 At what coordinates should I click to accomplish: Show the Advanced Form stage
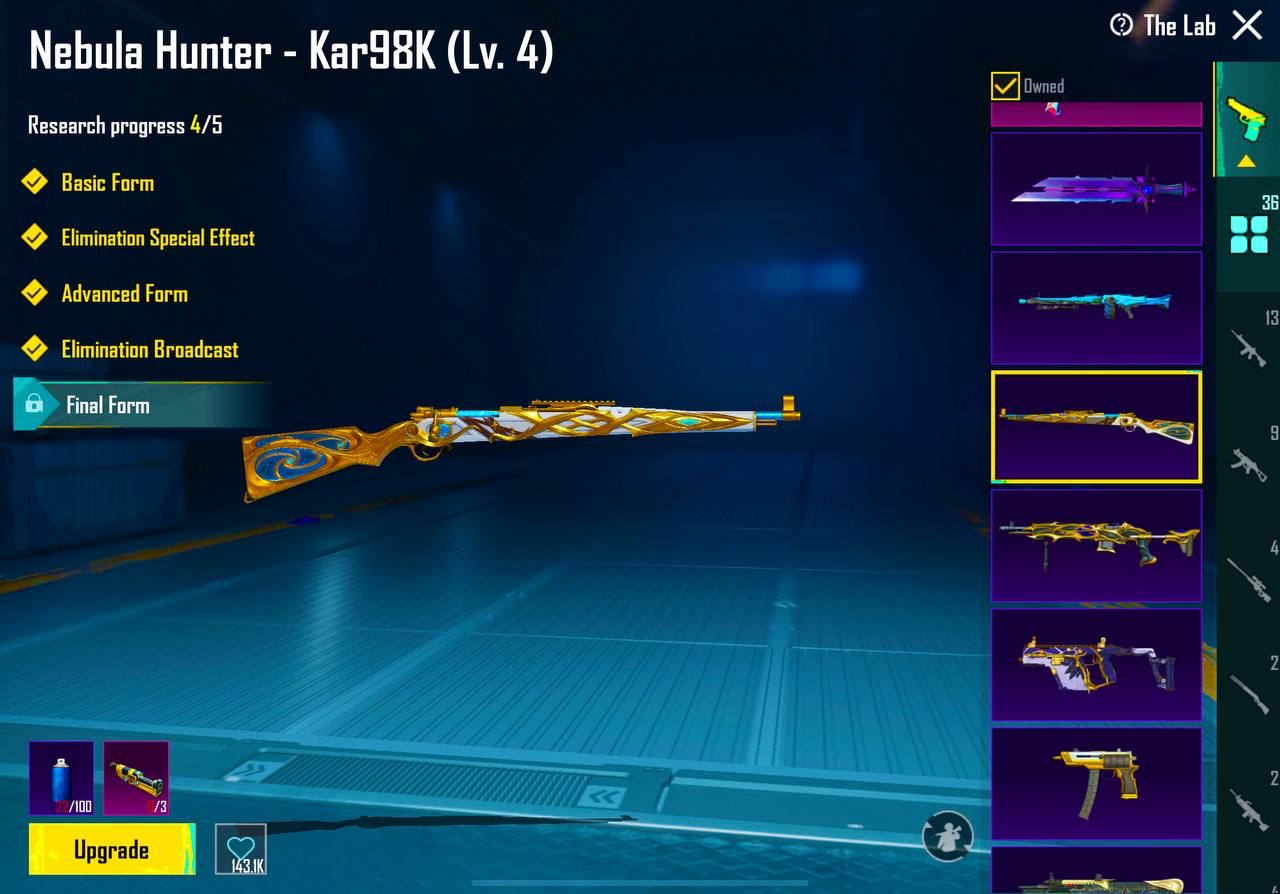click(x=124, y=294)
